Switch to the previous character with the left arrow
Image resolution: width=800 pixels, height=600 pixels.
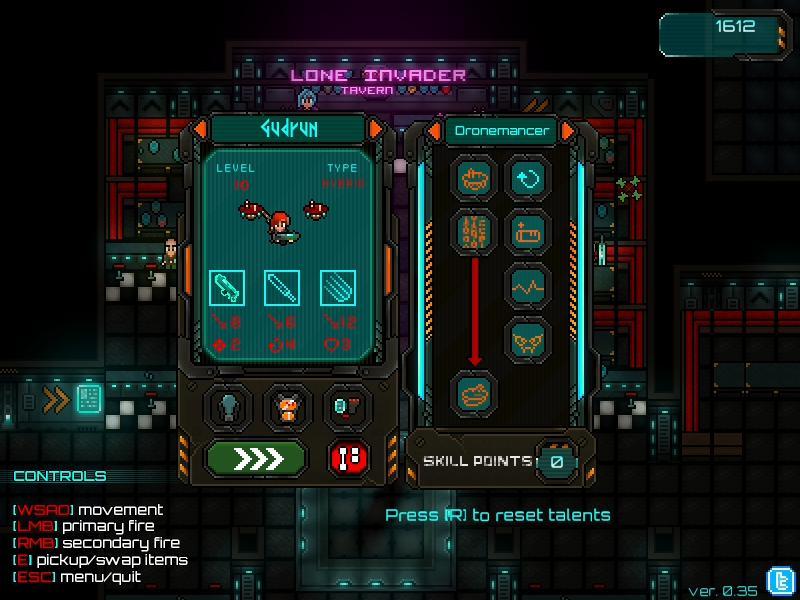click(200, 129)
